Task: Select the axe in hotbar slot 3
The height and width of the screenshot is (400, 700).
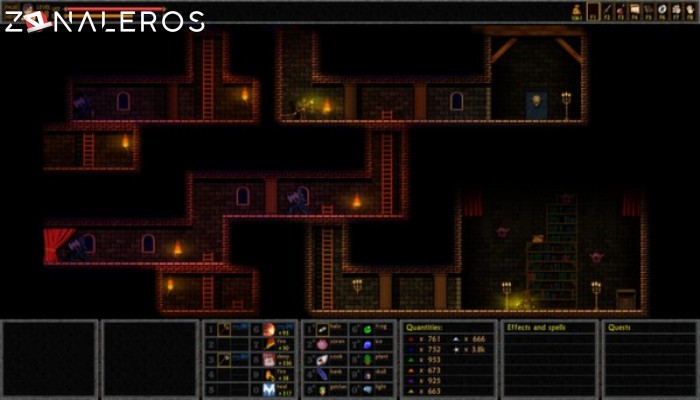Action: coord(224,359)
